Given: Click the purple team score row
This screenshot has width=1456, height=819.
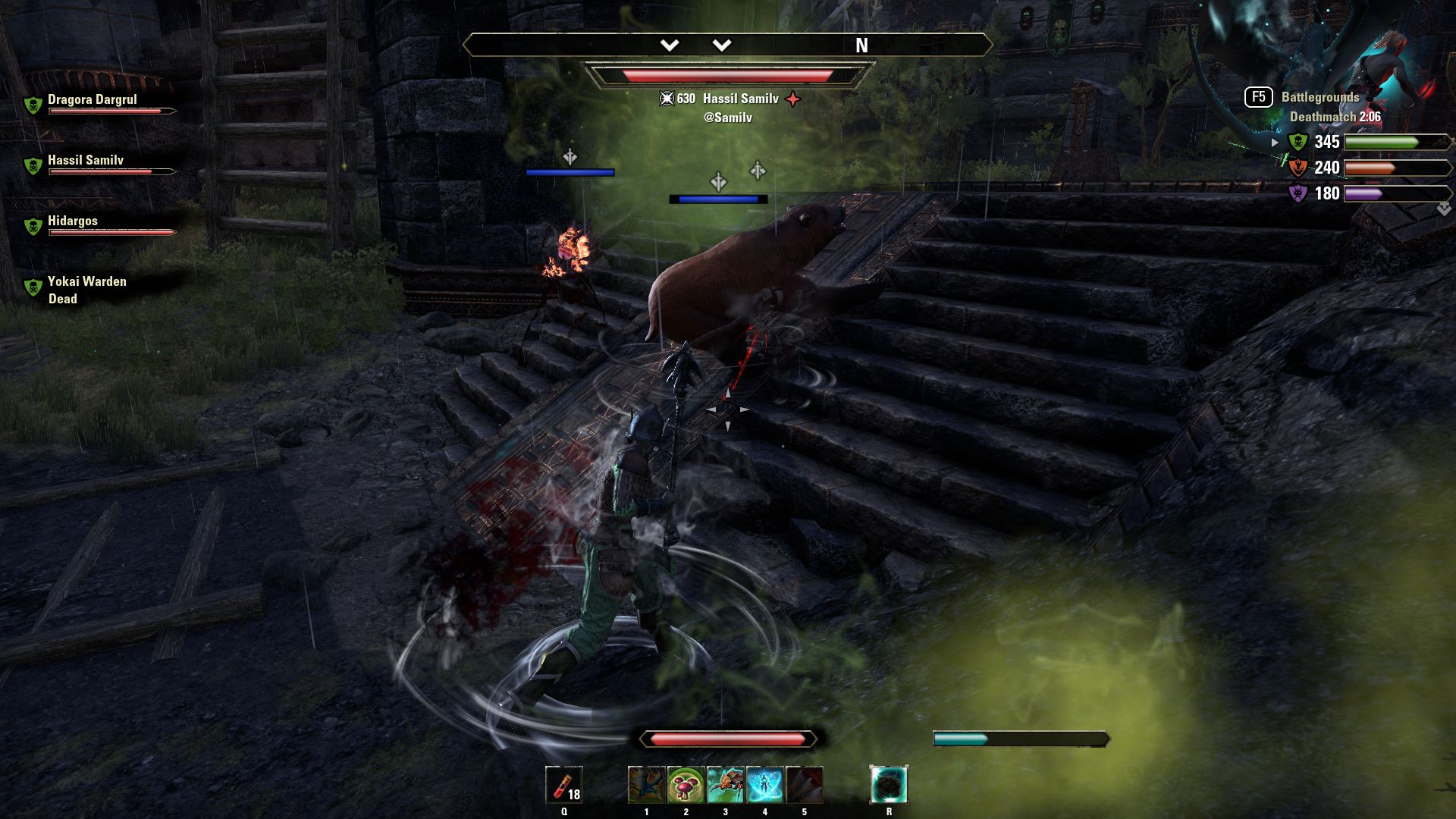Looking at the screenshot, I should point(1361,193).
